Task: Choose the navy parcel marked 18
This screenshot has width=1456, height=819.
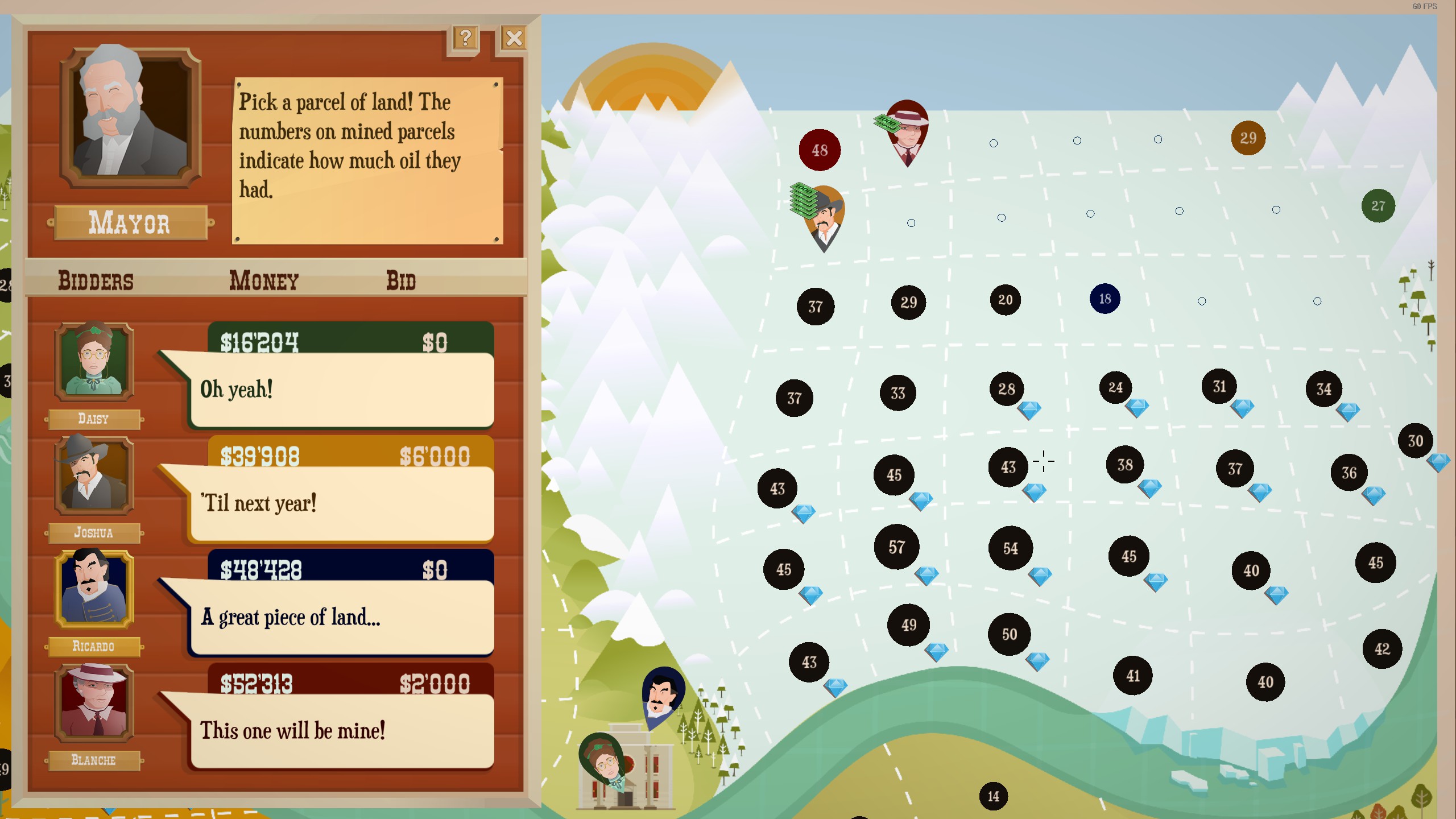Action: pos(1105,299)
